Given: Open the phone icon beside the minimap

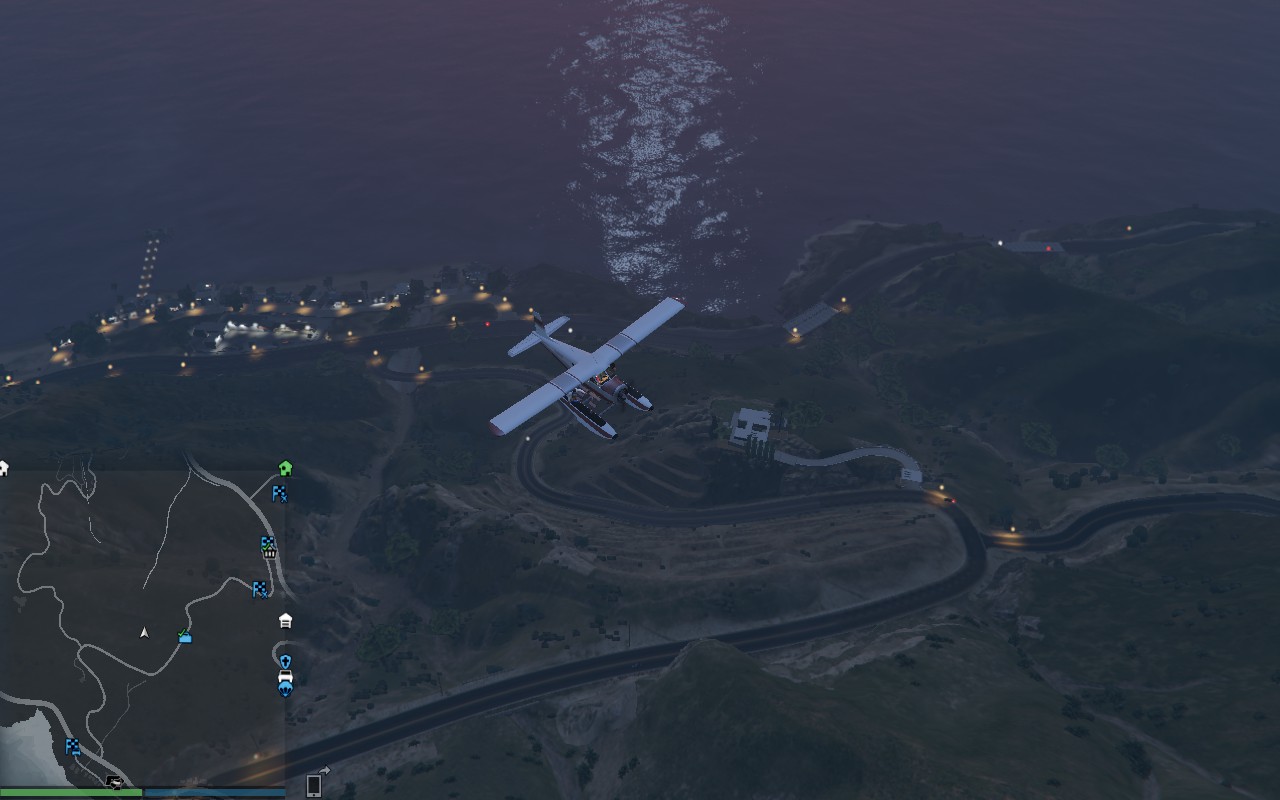Looking at the screenshot, I should tap(314, 785).
